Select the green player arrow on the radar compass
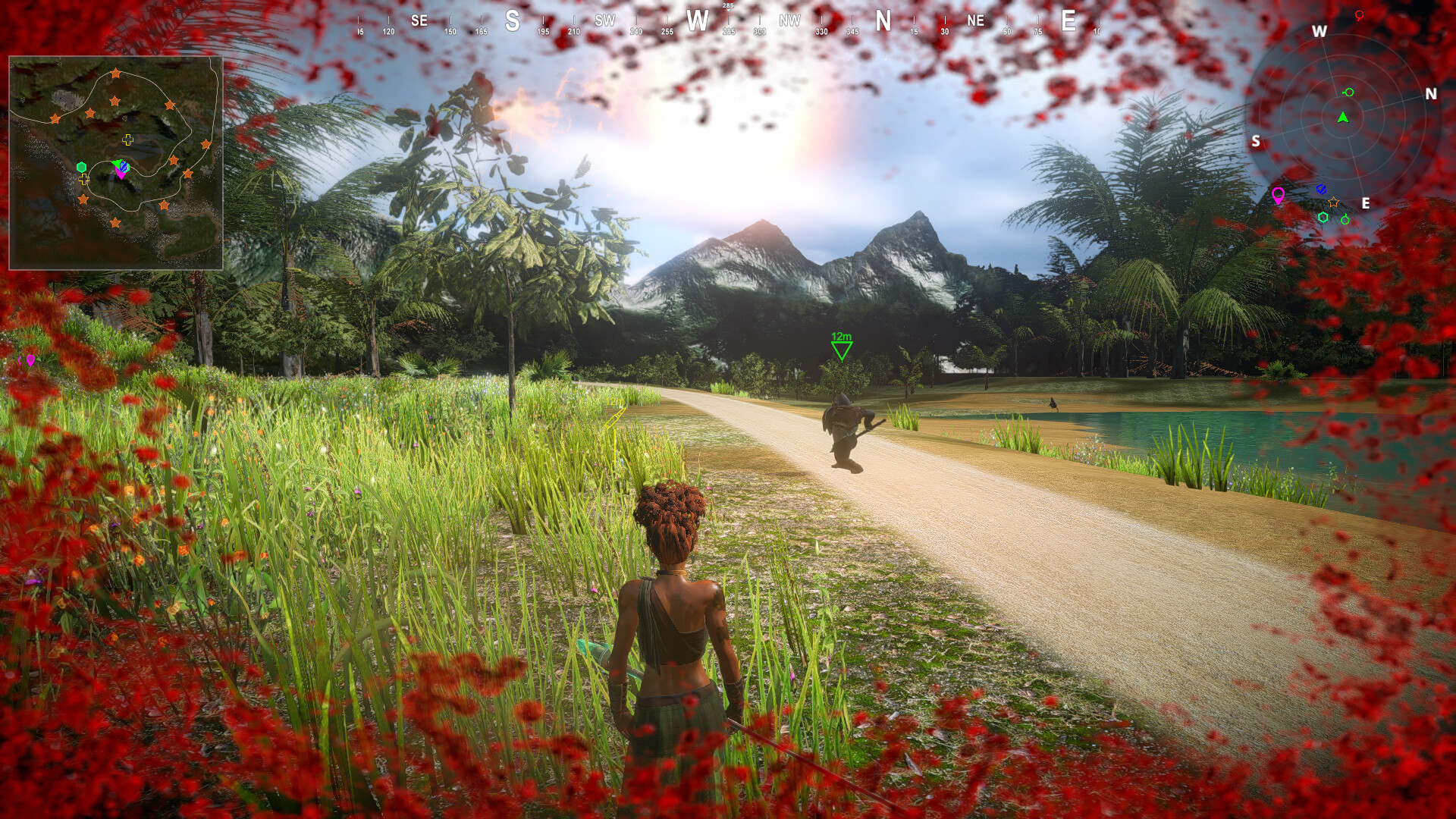 1343,118
